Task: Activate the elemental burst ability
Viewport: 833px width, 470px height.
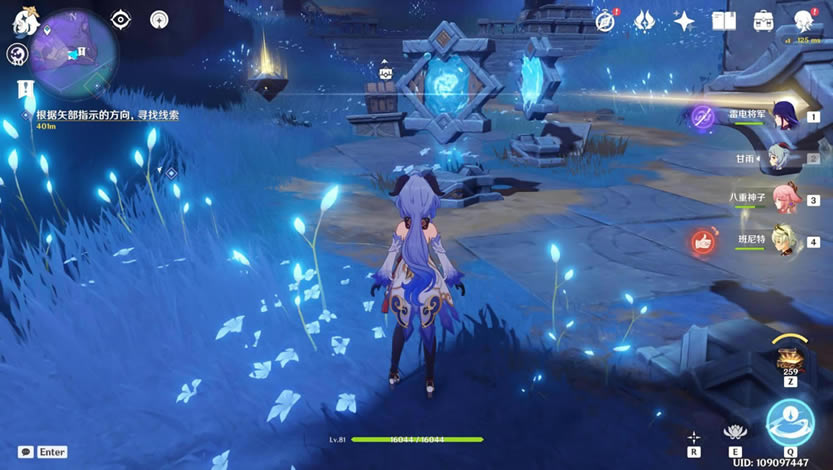Action: tap(790, 421)
